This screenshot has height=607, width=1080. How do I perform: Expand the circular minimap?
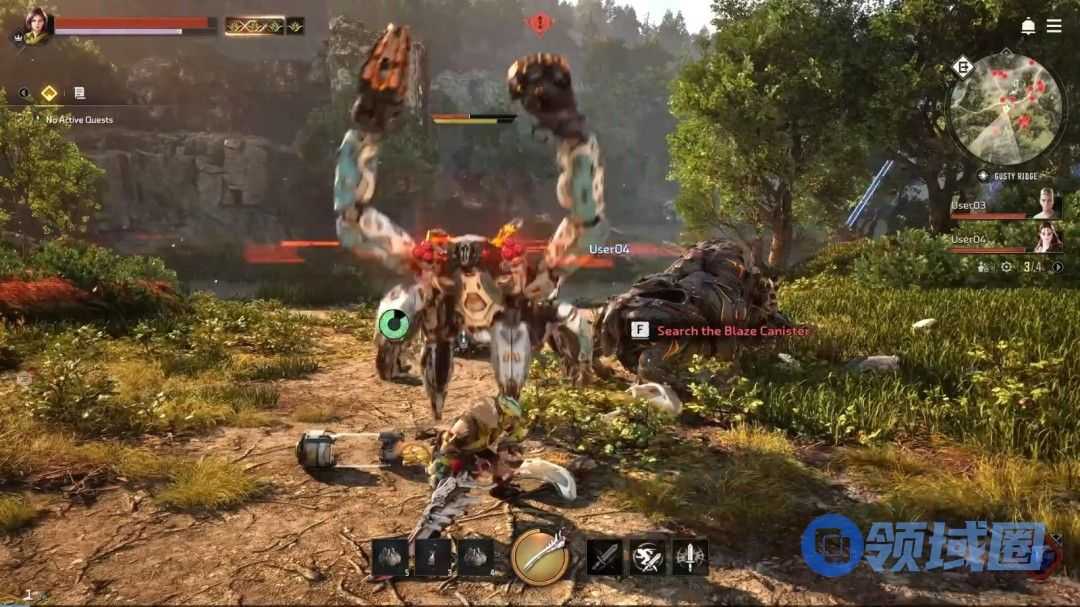click(x=1006, y=109)
